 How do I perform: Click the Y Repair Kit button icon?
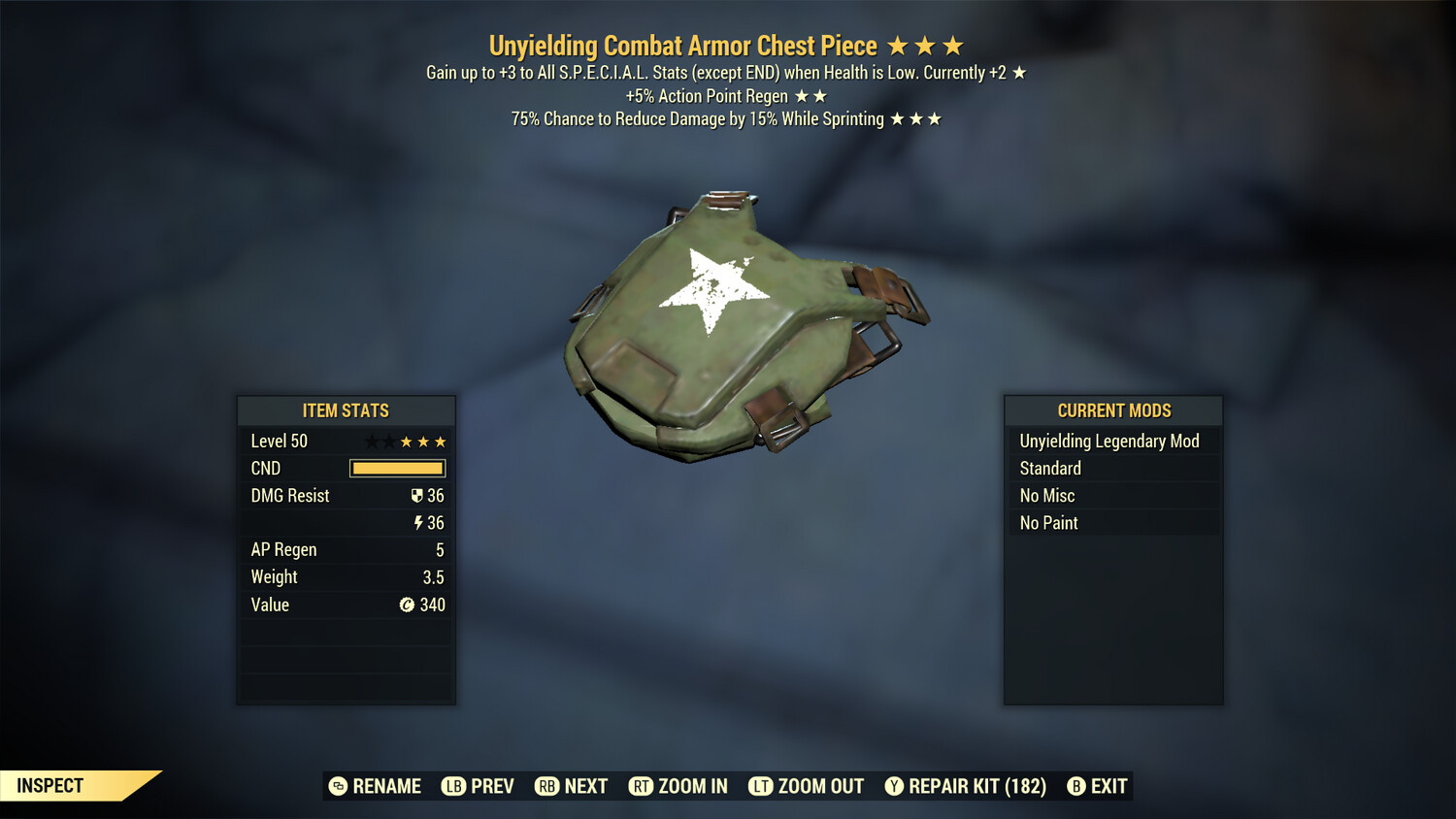tap(893, 786)
